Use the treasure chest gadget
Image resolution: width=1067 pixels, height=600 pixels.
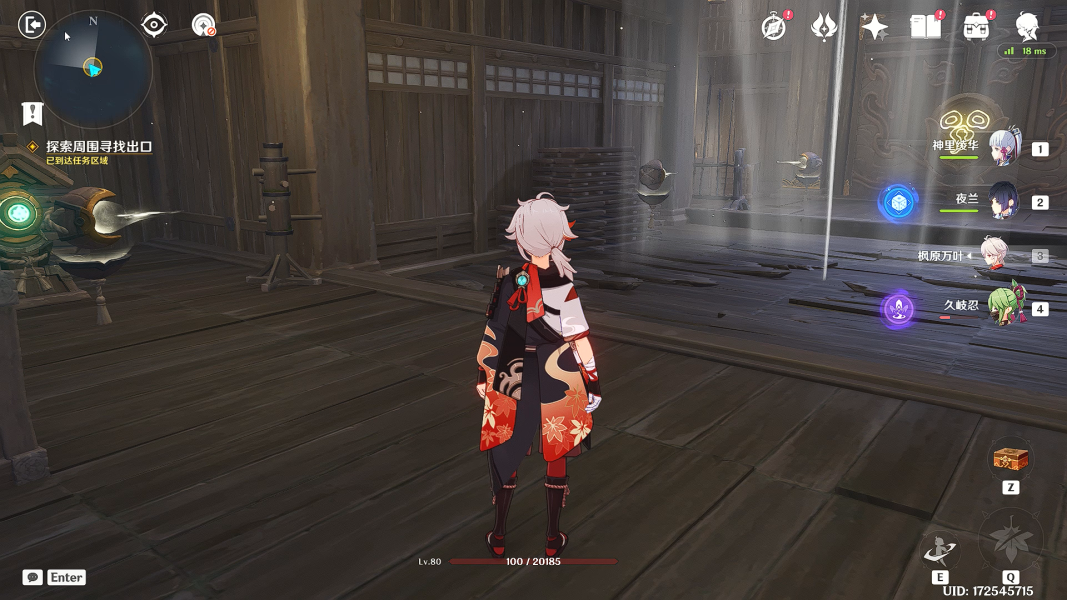point(1010,460)
